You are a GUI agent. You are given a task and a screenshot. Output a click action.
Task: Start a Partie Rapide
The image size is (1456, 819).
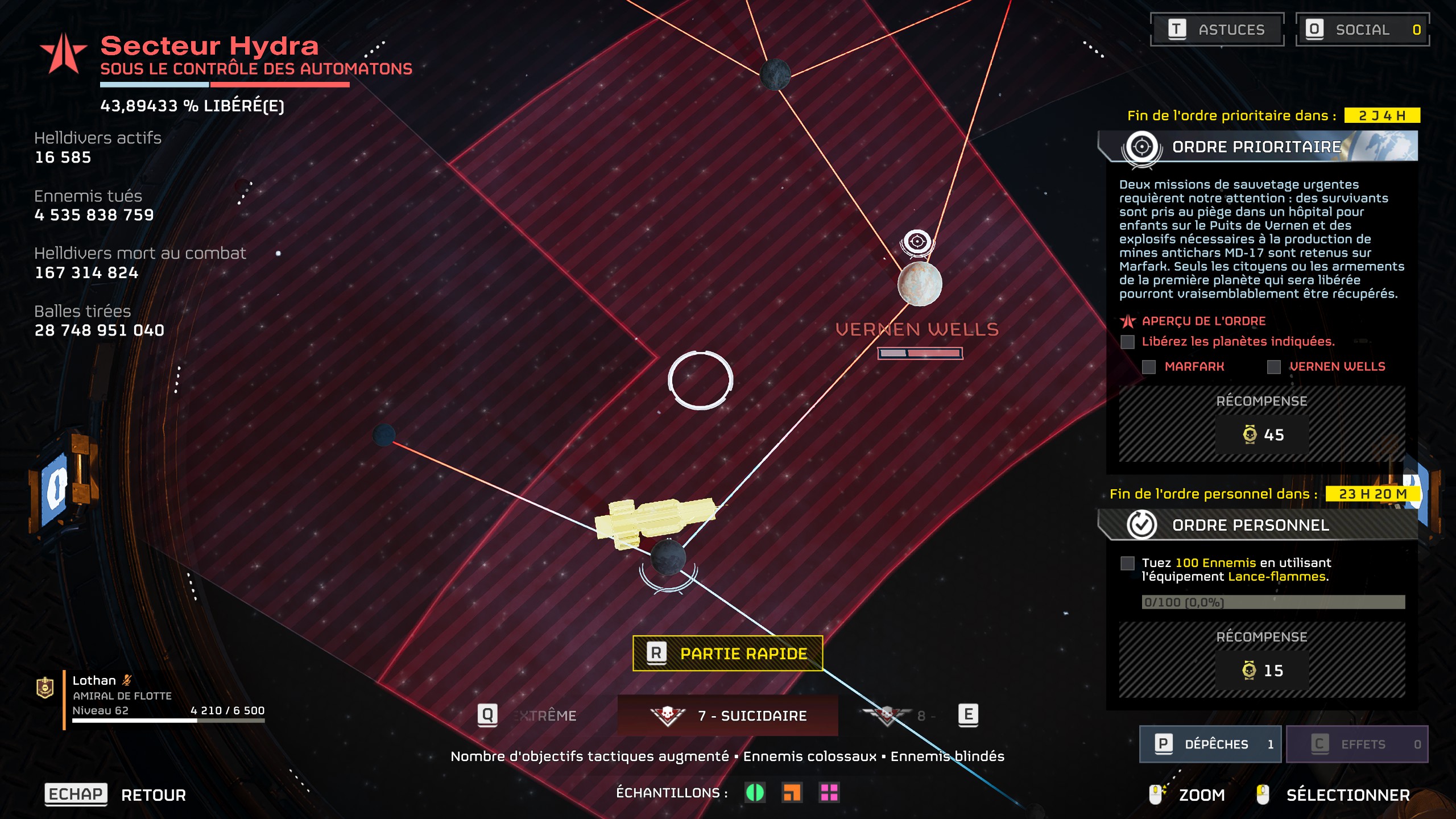click(x=727, y=653)
